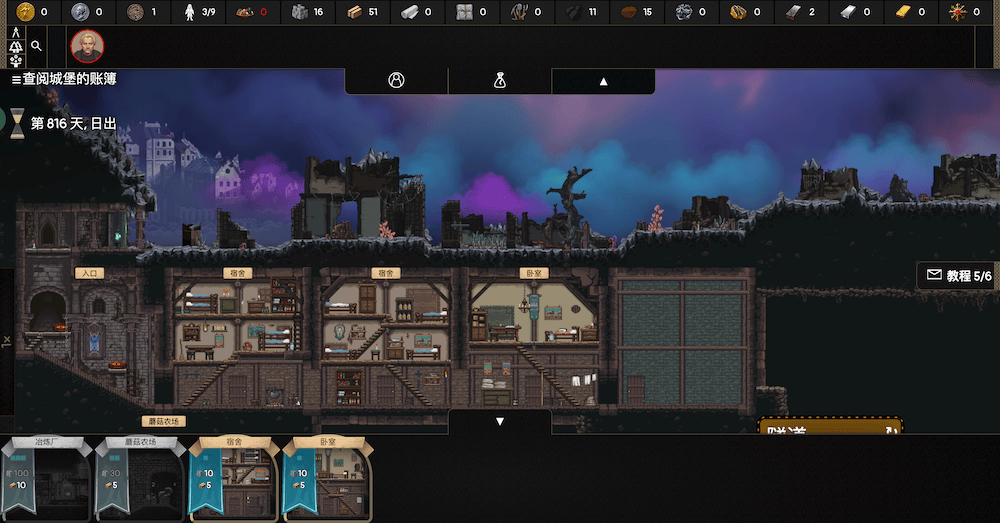This screenshot has height=523, width=1000.
Task: Click the magnifying glass search icon
Action: 37,46
